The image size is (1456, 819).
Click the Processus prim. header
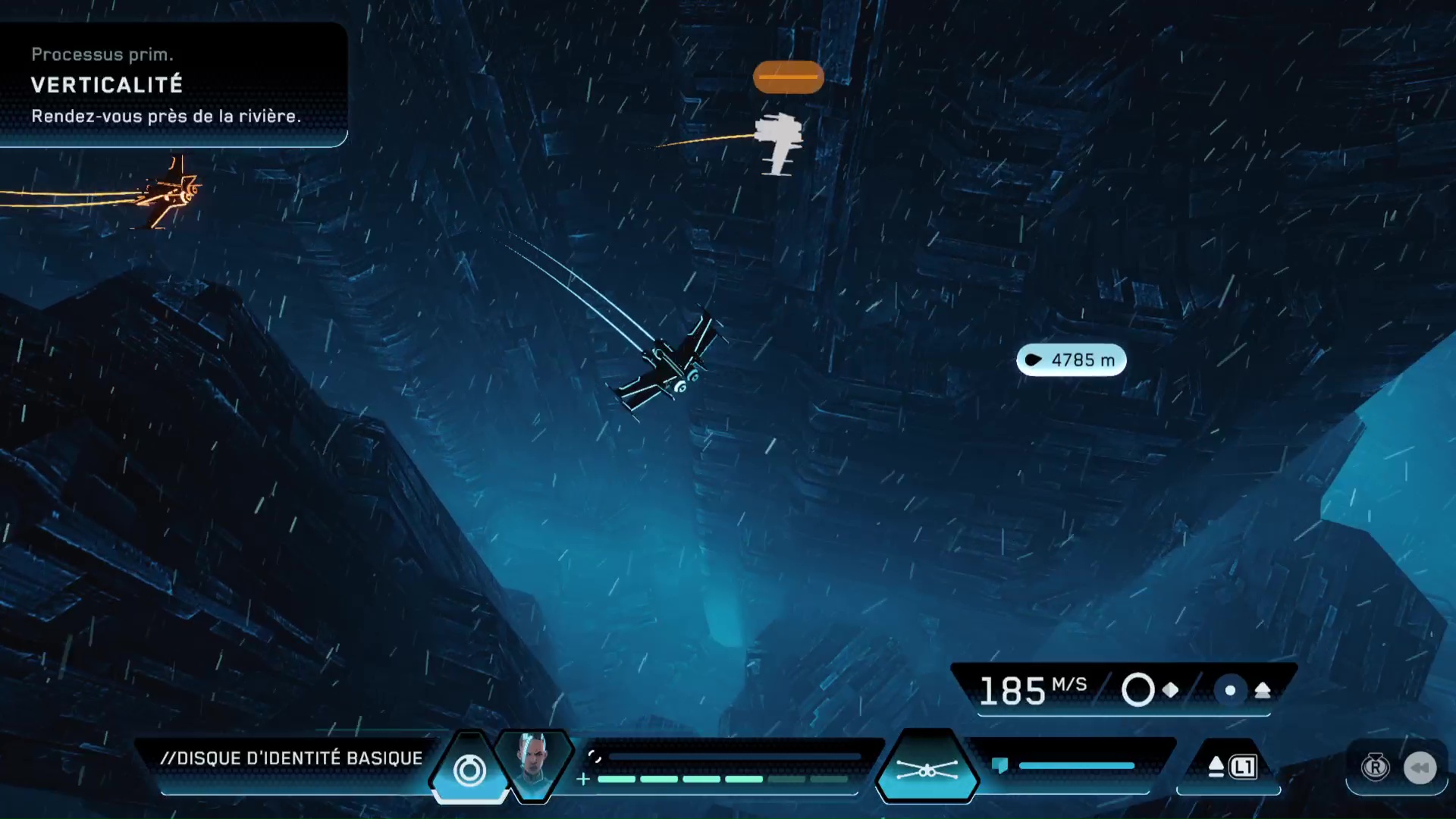click(x=103, y=55)
